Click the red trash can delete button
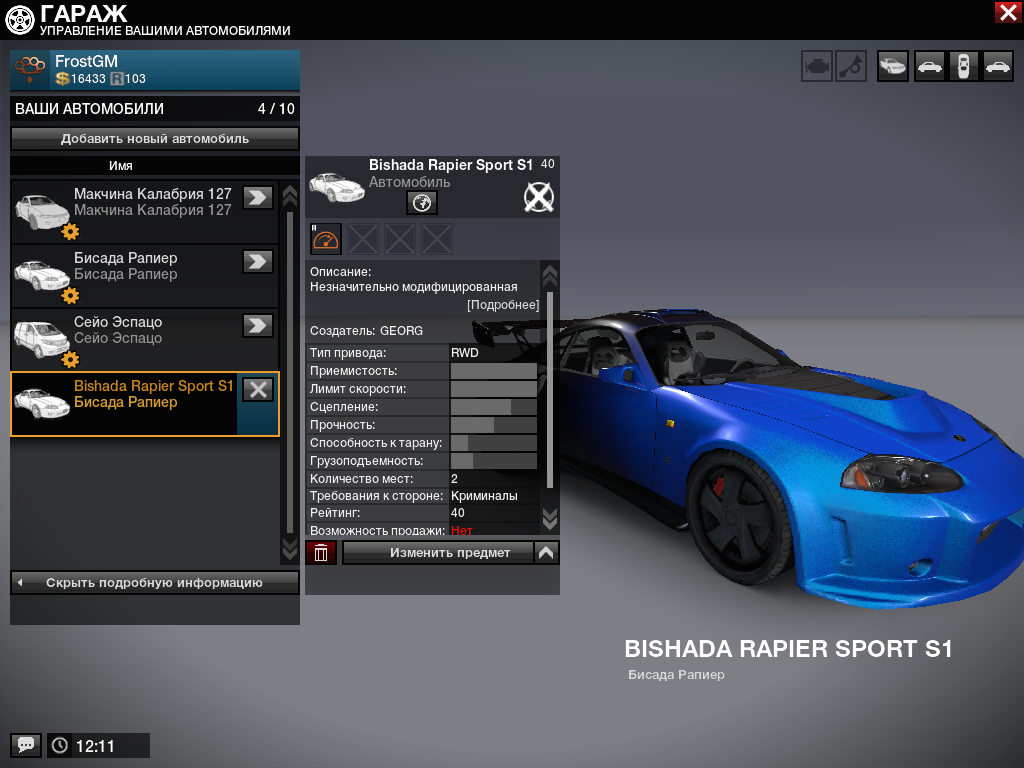This screenshot has width=1024, height=768. tap(321, 552)
